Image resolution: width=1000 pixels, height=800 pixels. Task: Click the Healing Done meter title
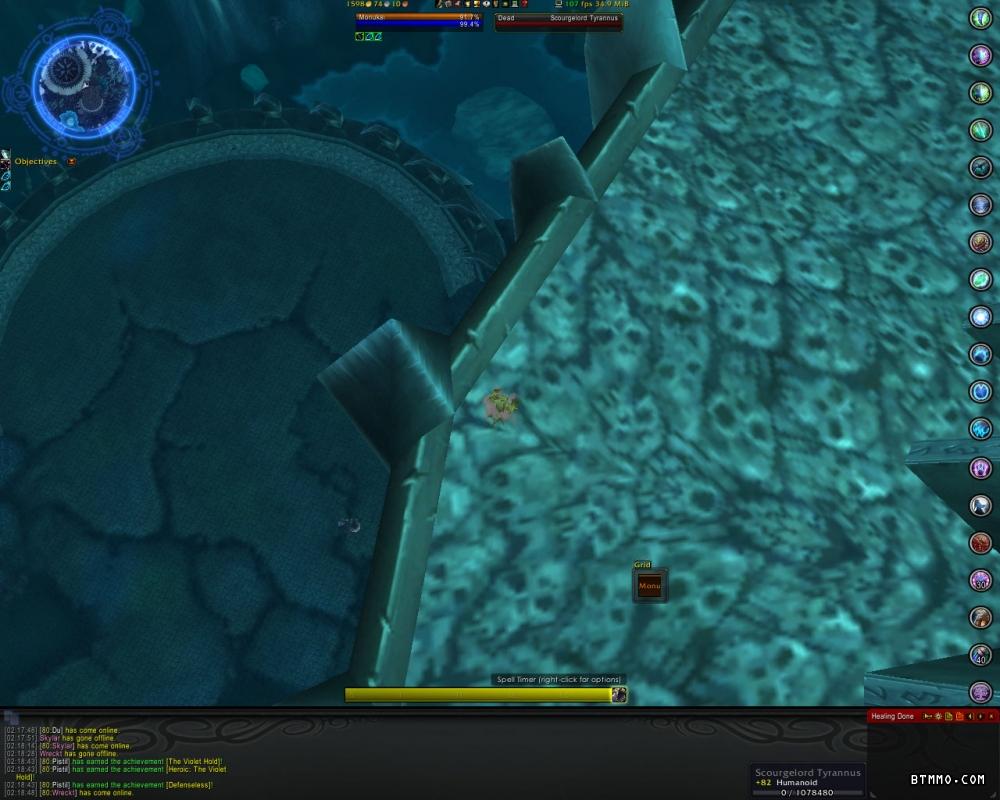click(892, 716)
